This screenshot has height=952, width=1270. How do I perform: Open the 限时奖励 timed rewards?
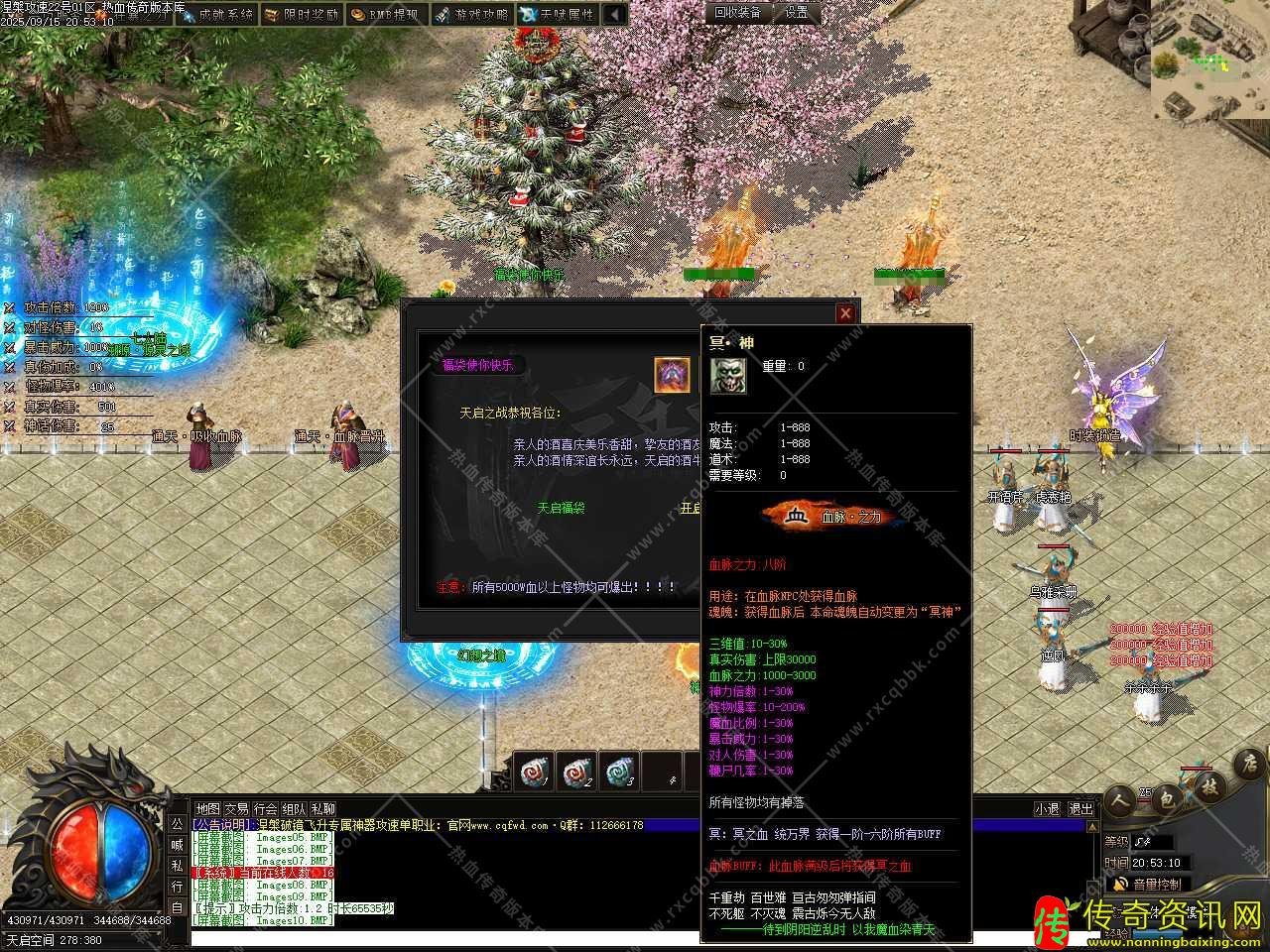[302, 14]
